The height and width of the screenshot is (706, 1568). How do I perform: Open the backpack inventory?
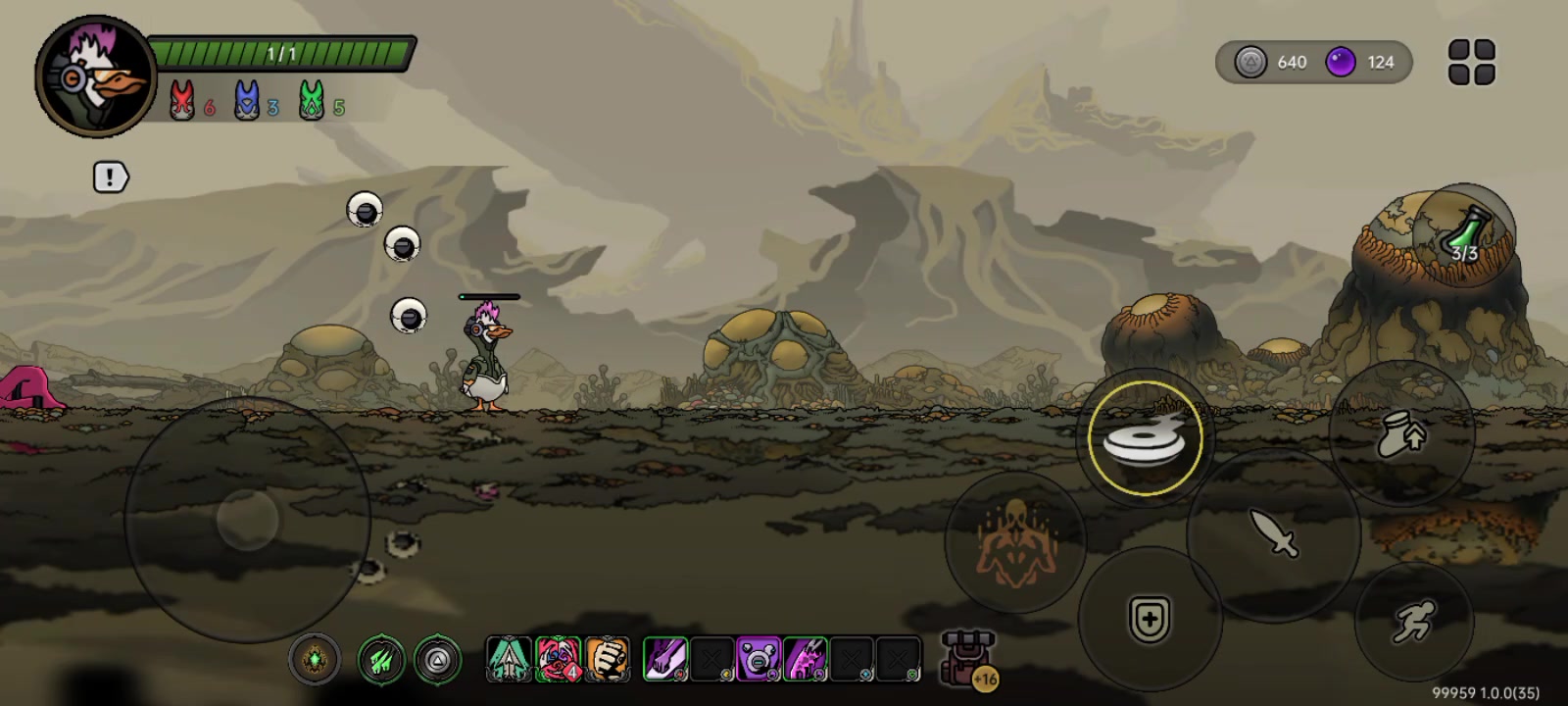(x=968, y=658)
